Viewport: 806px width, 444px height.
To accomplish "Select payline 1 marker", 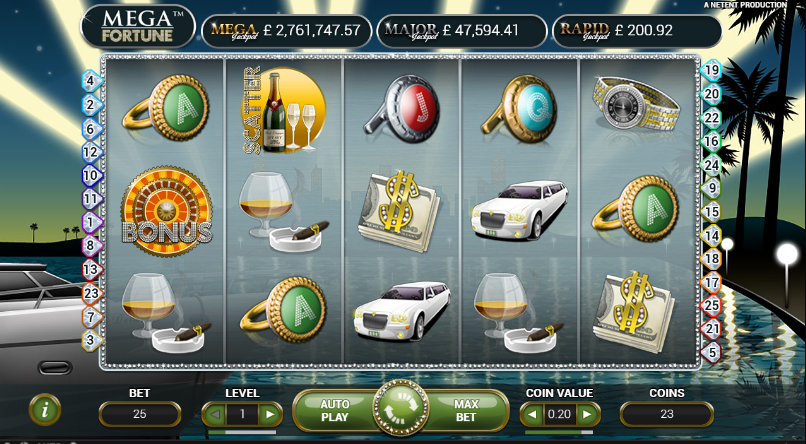I will click(90, 222).
